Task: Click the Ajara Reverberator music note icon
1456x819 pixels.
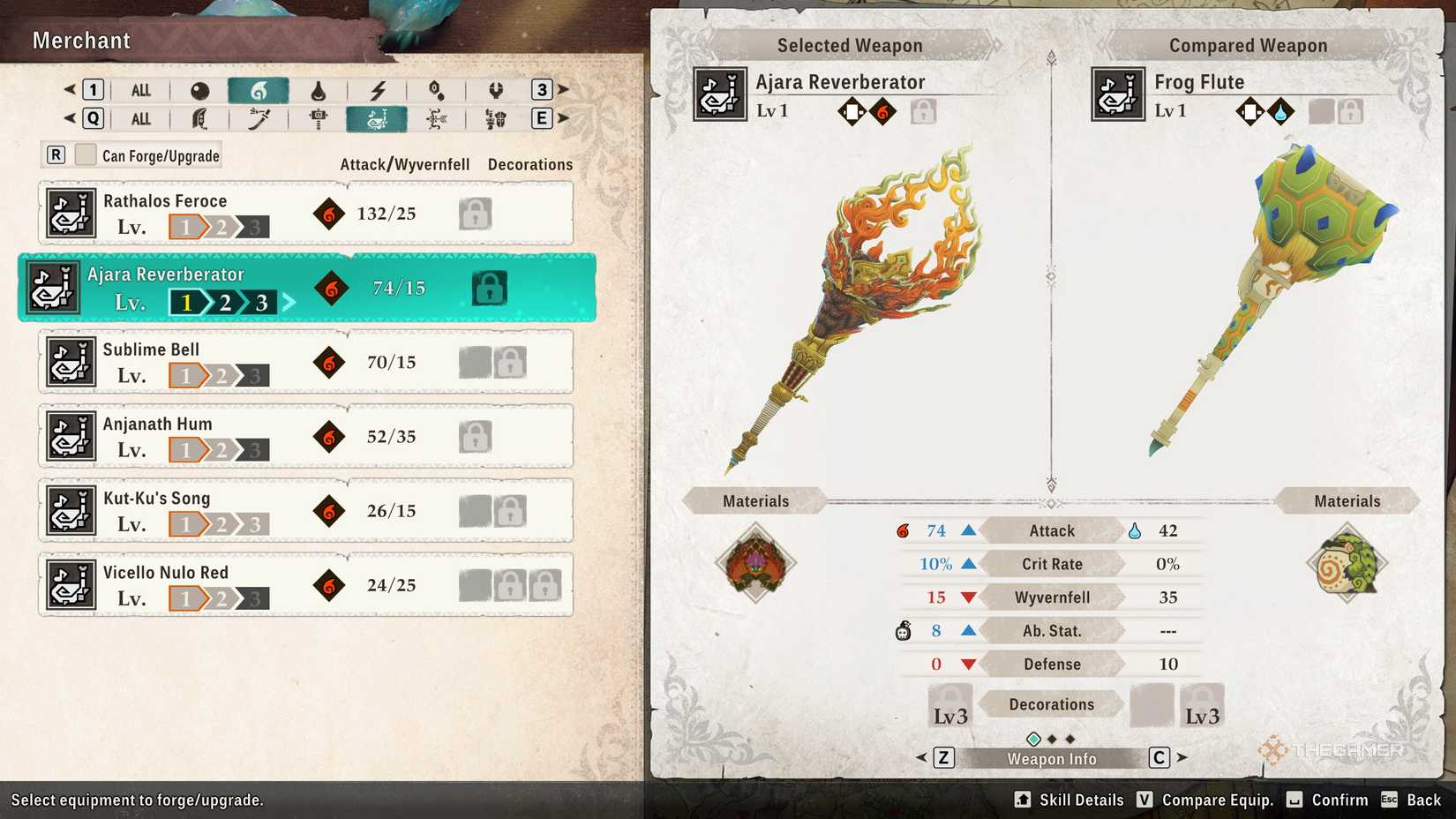Action: pos(53,287)
